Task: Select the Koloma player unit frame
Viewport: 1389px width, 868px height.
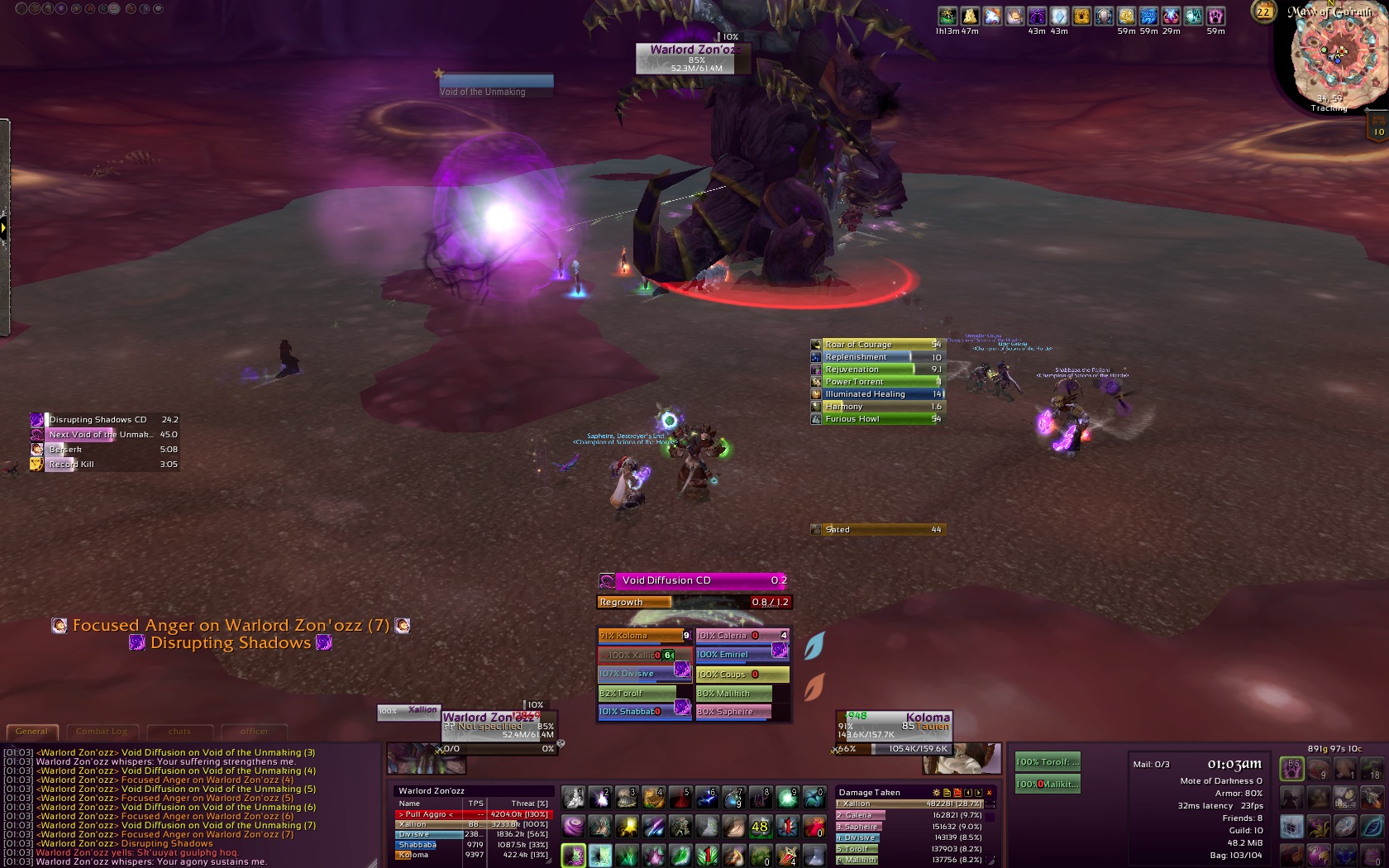Action: click(895, 726)
